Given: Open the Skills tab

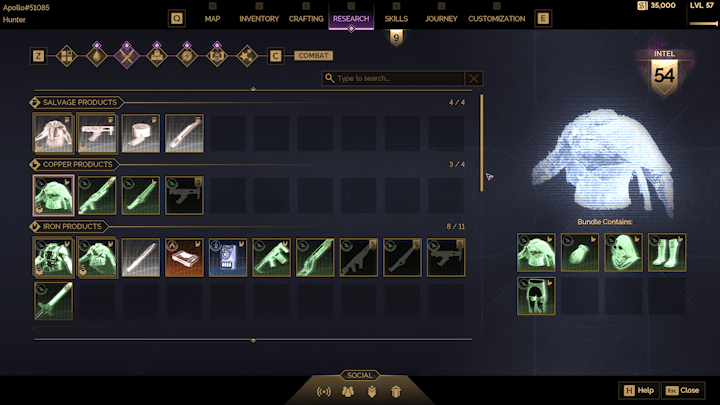Looking at the screenshot, I should 396,18.
